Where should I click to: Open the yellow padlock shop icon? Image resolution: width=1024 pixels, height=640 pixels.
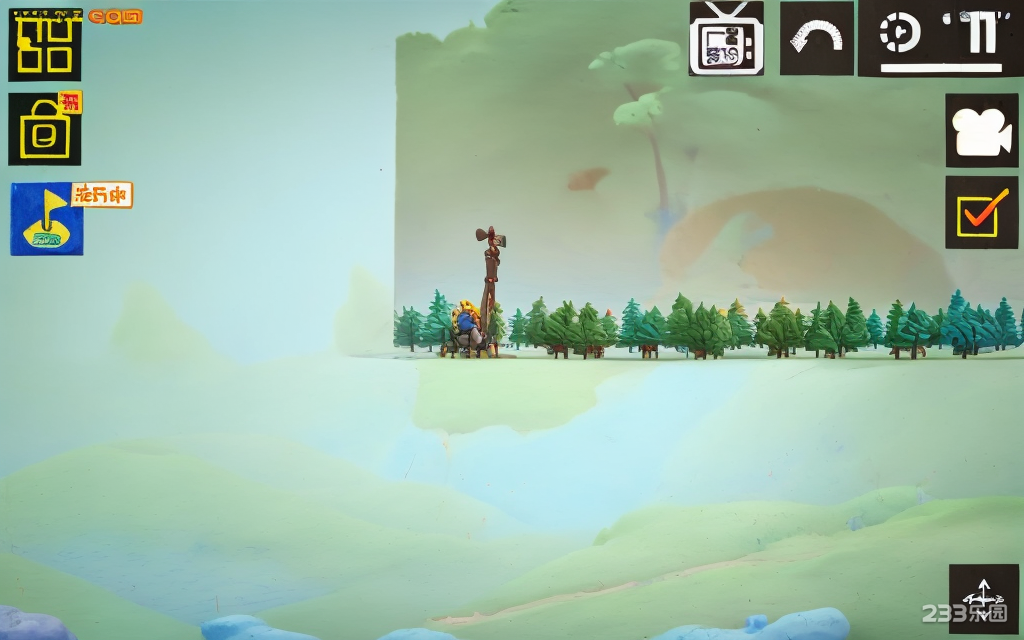coord(45,129)
